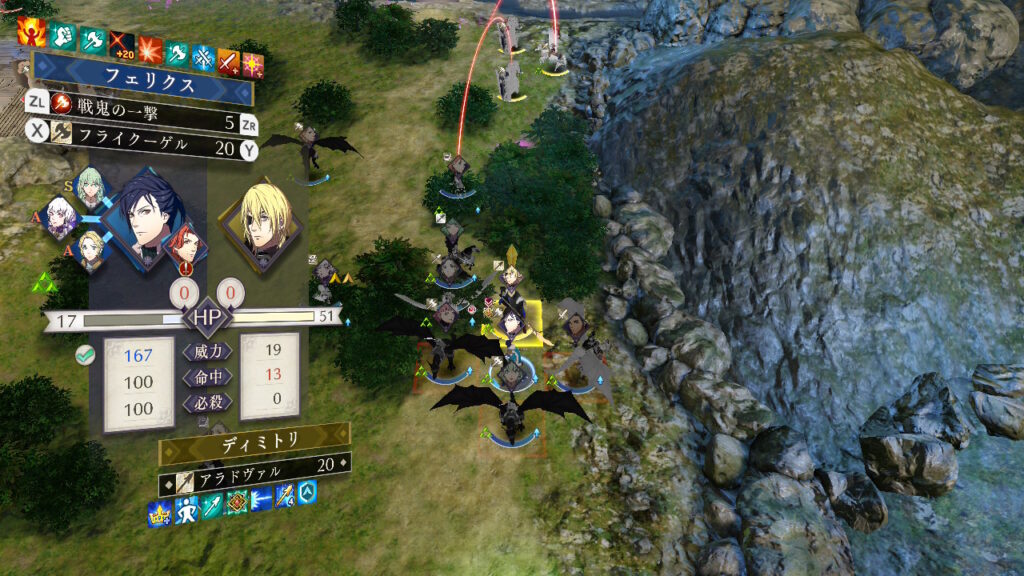Inspect Dimitri's blue shield skill icon
1024x576 pixels.
tap(308, 491)
